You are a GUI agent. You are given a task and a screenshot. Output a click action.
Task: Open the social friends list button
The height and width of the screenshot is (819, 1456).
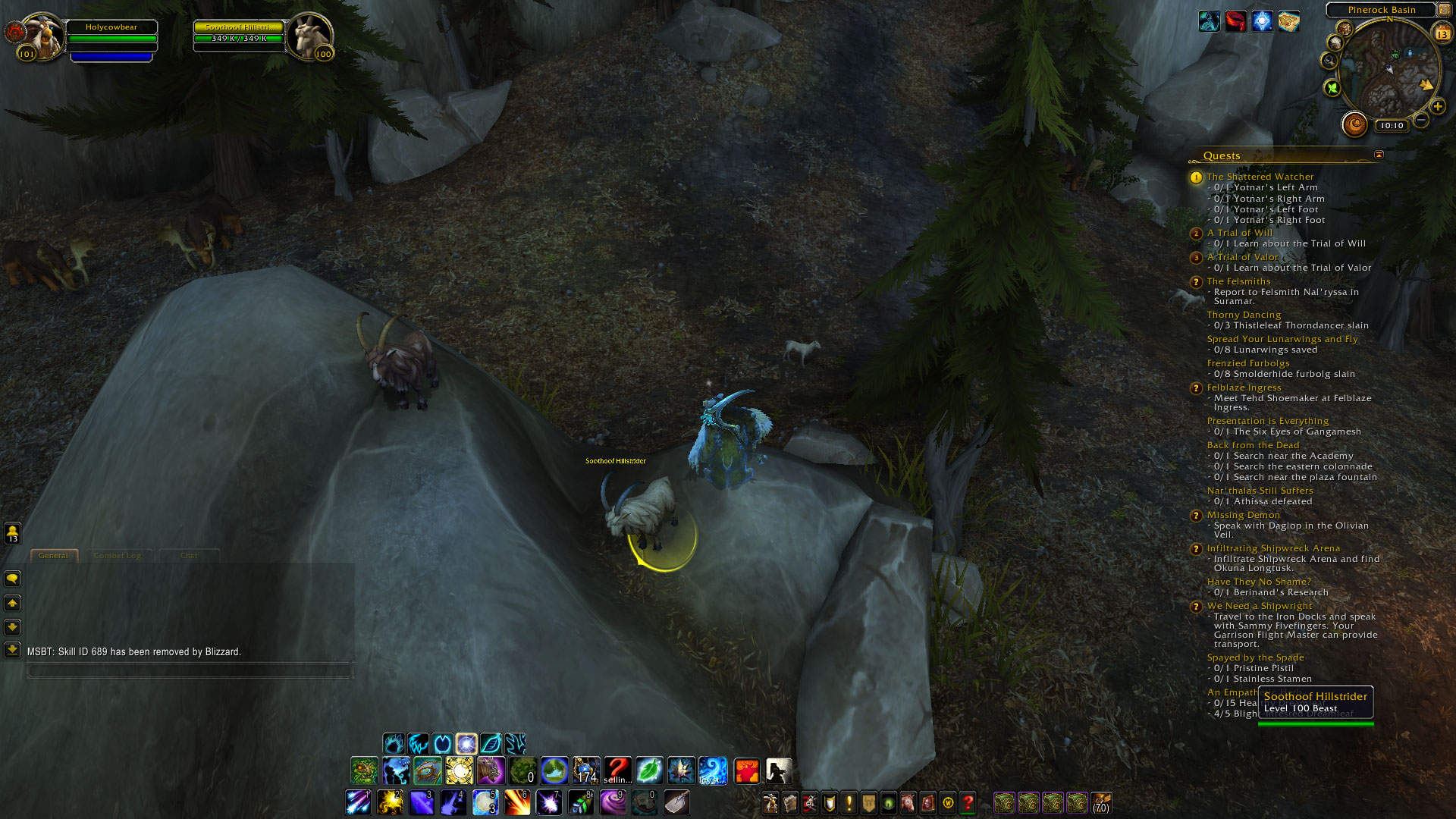[12, 533]
